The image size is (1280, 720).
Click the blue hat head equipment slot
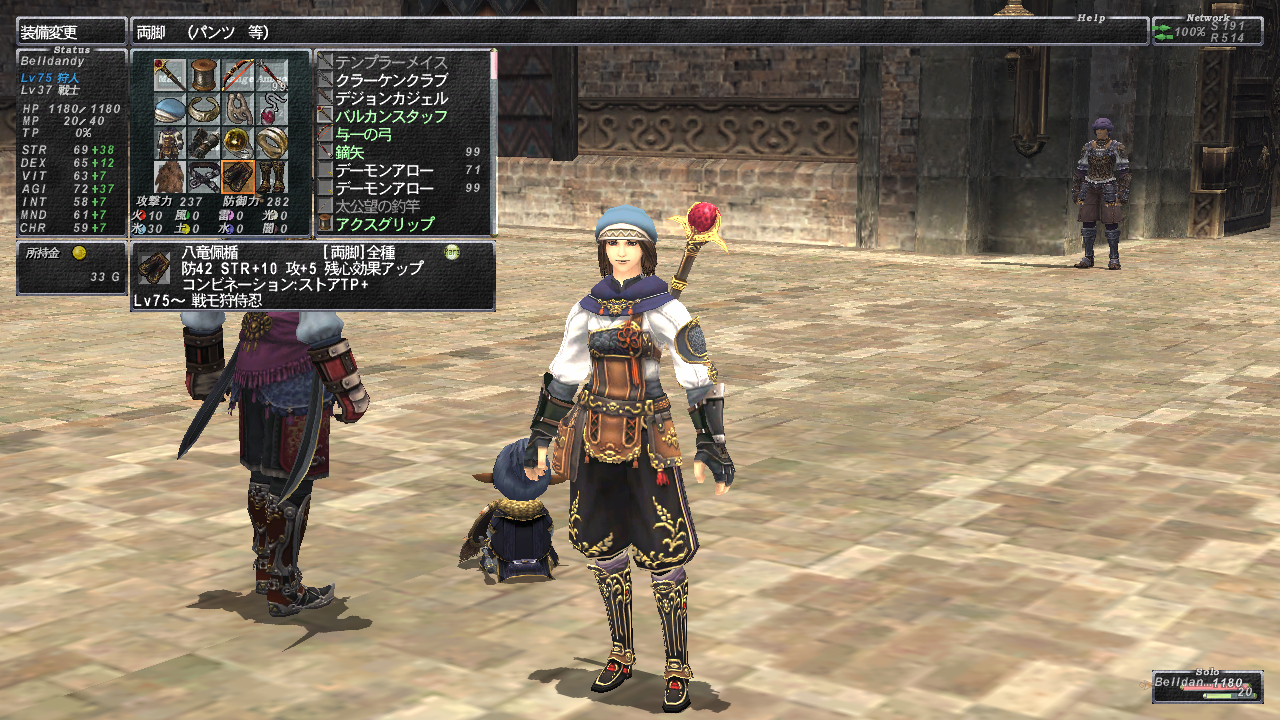(170, 109)
